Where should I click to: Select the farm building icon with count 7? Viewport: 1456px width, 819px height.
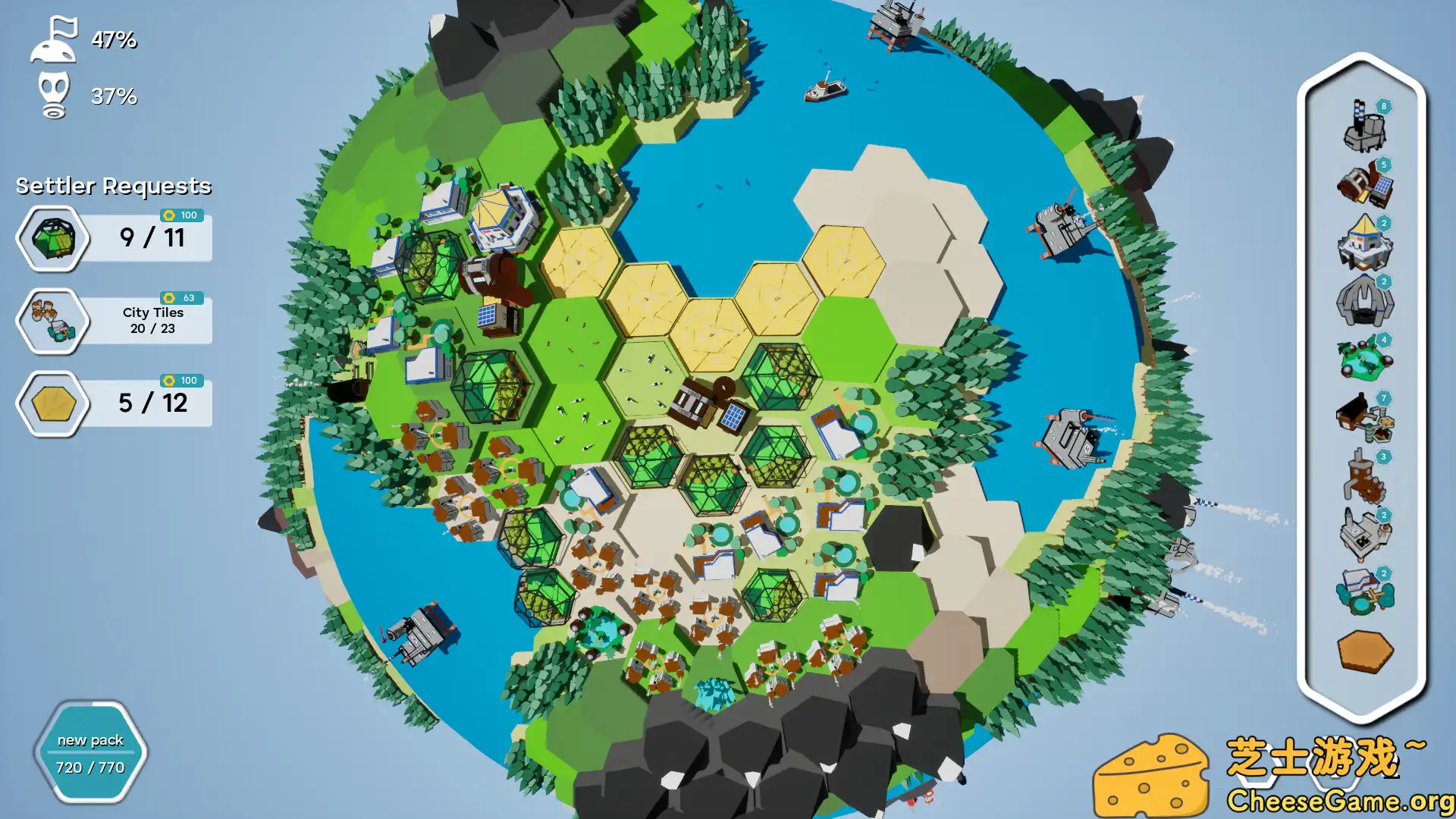(x=1365, y=423)
